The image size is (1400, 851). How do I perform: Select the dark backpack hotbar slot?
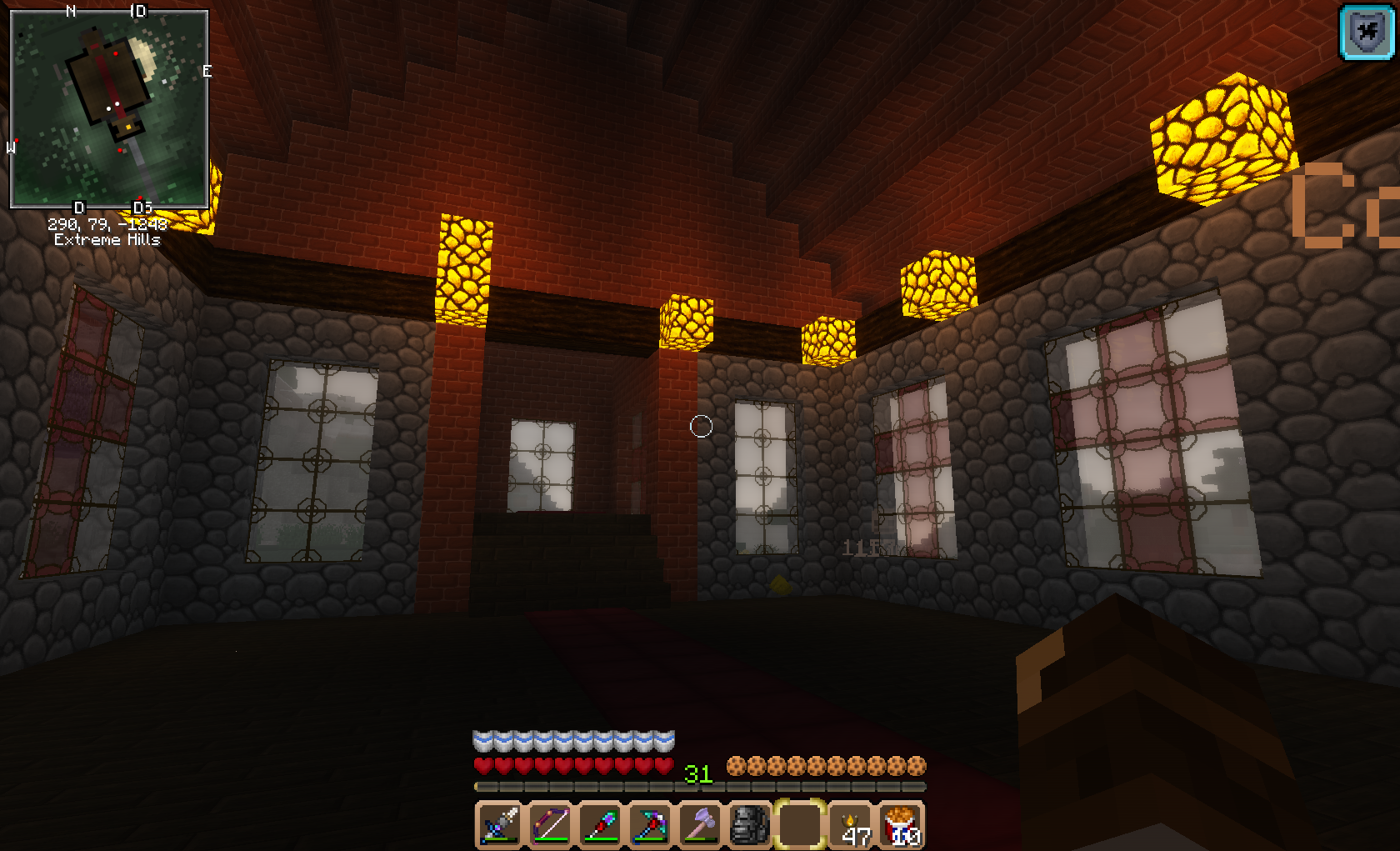click(x=750, y=825)
